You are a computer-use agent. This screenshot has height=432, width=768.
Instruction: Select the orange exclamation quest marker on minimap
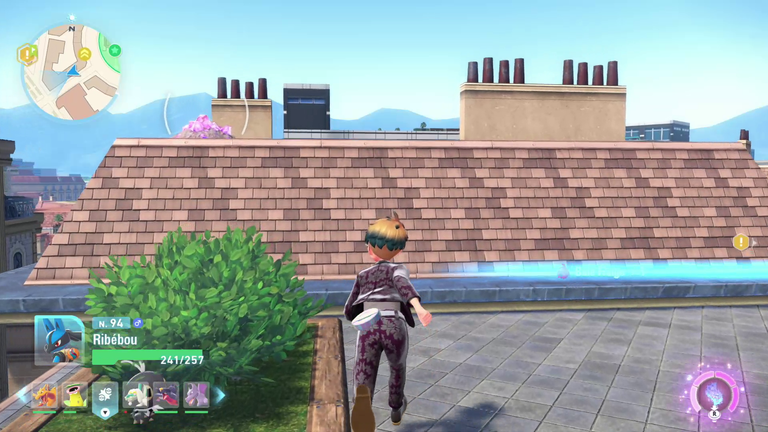(27, 54)
